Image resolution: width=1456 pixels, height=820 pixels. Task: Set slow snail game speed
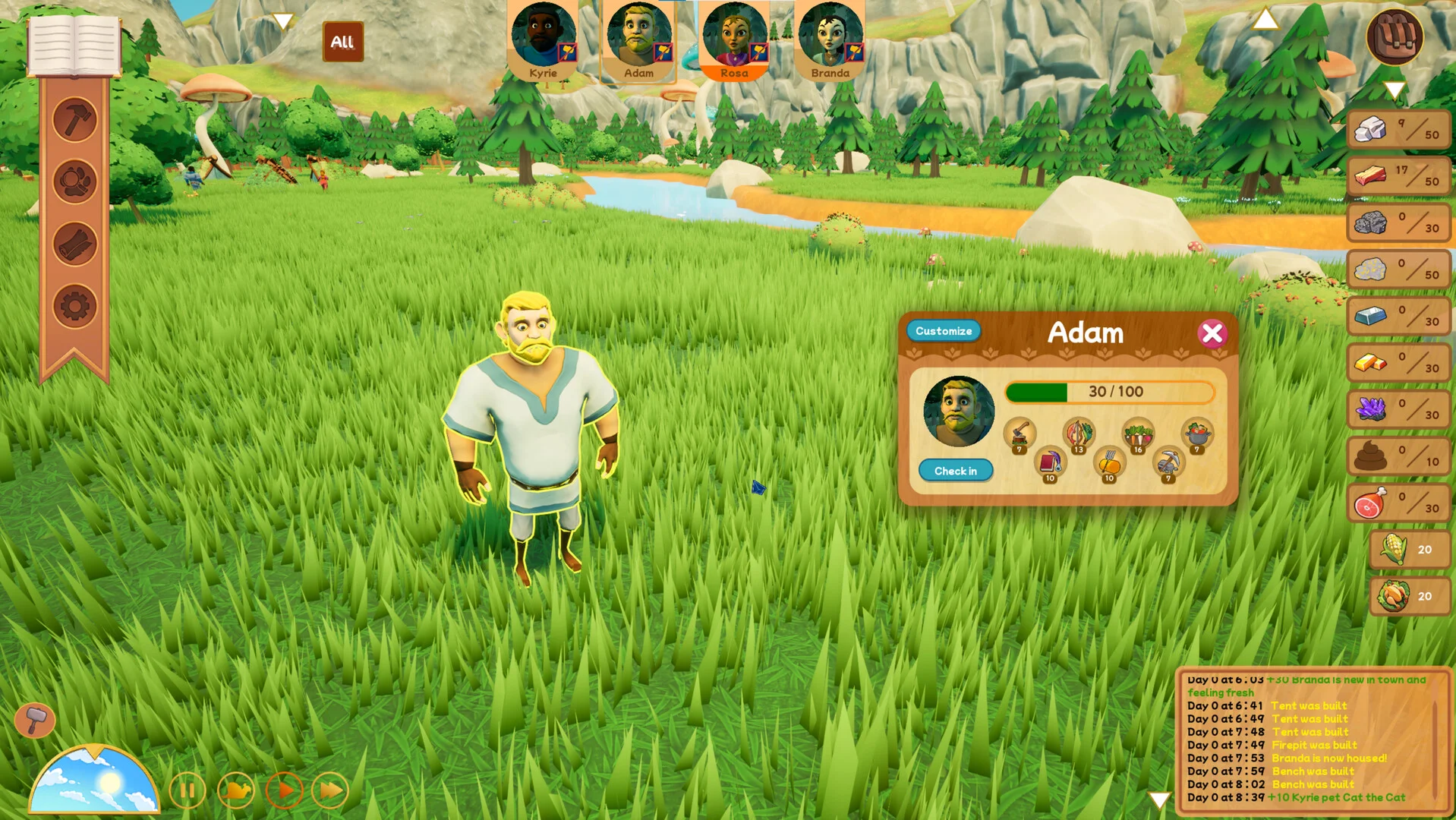pos(236,791)
